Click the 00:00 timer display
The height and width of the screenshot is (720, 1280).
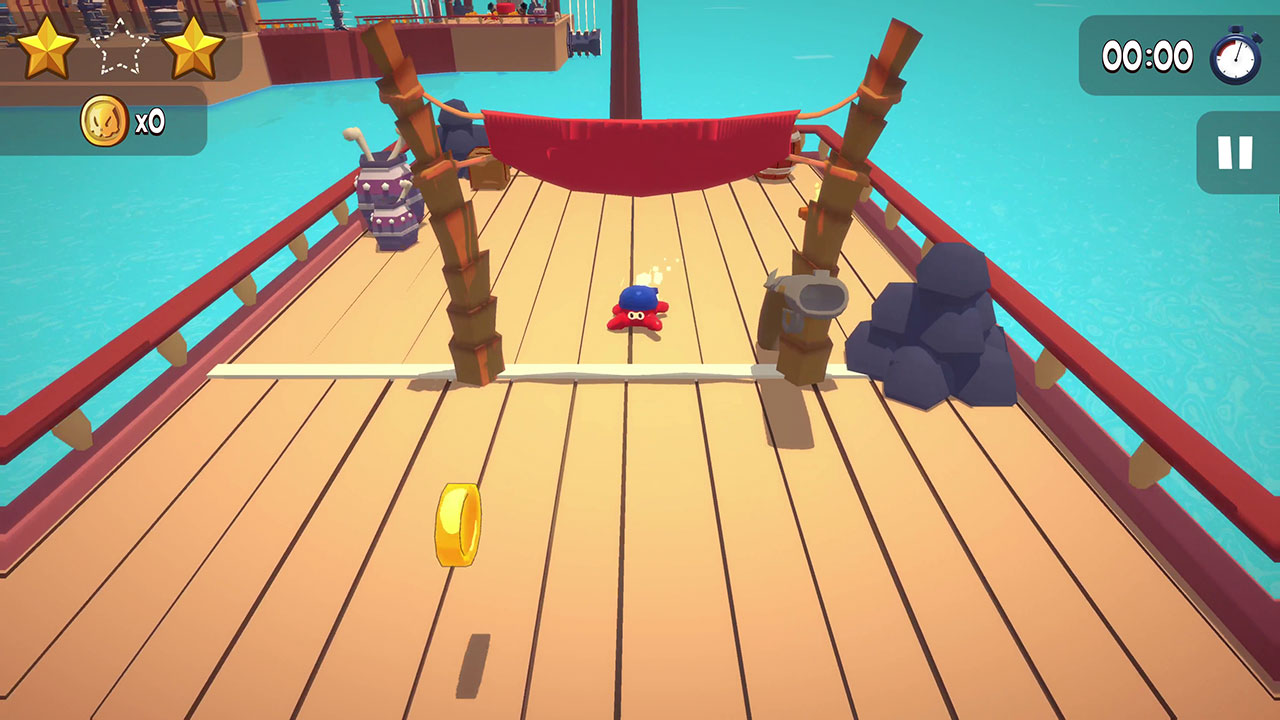click(x=1146, y=57)
